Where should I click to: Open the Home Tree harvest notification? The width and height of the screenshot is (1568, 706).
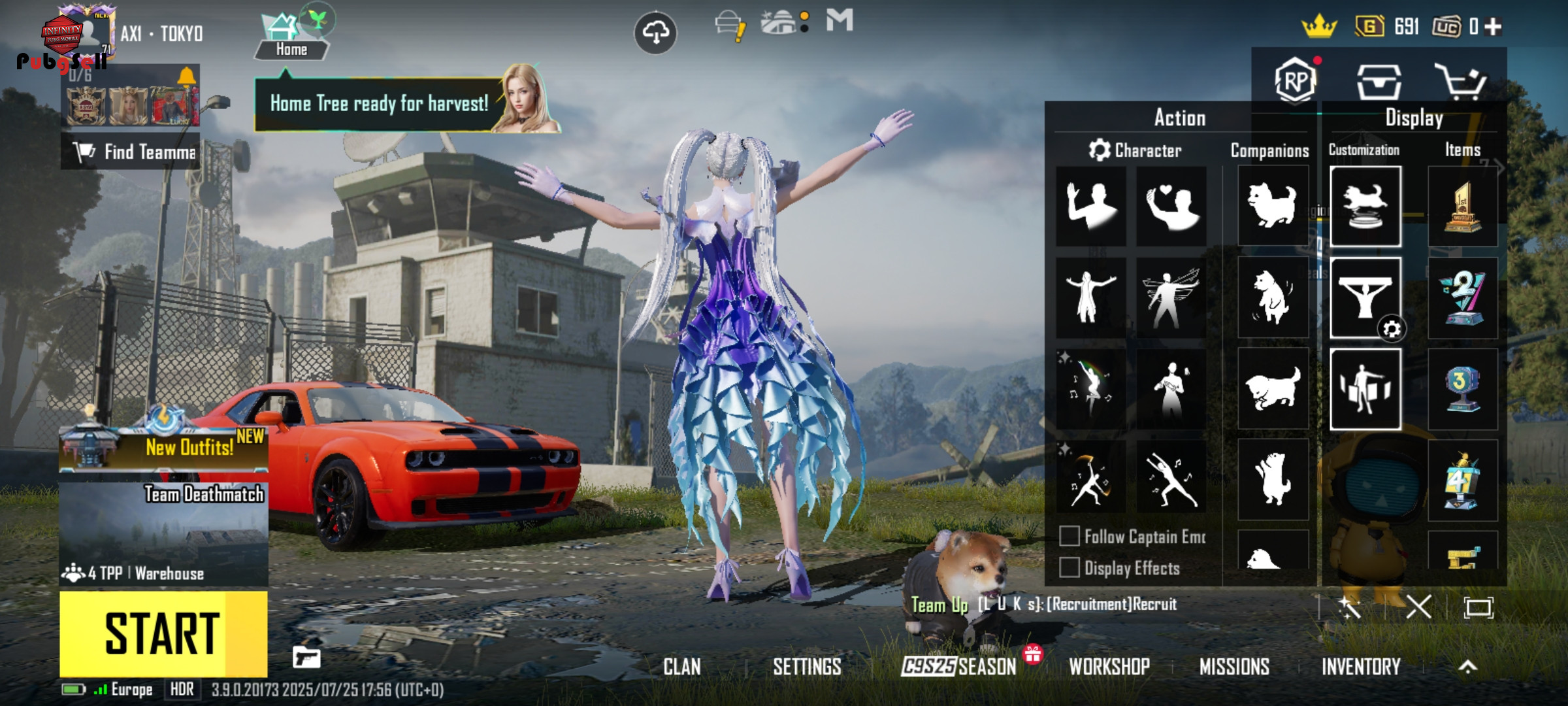(379, 104)
